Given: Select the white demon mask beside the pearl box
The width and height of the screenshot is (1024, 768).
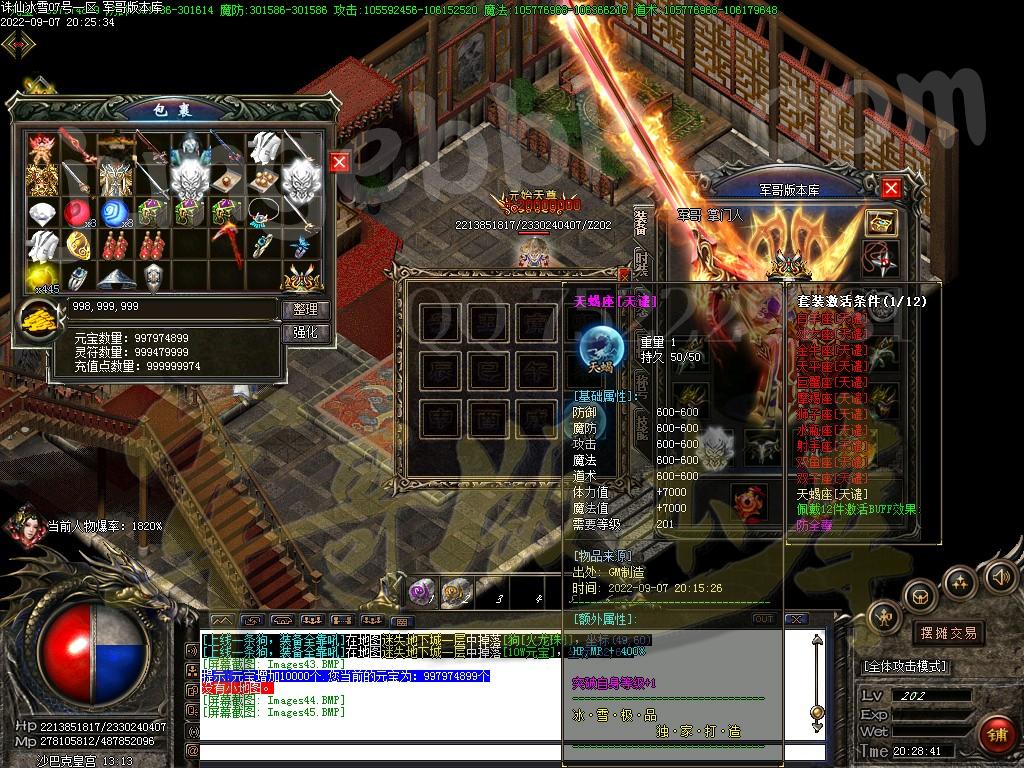Looking at the screenshot, I should point(299,180).
